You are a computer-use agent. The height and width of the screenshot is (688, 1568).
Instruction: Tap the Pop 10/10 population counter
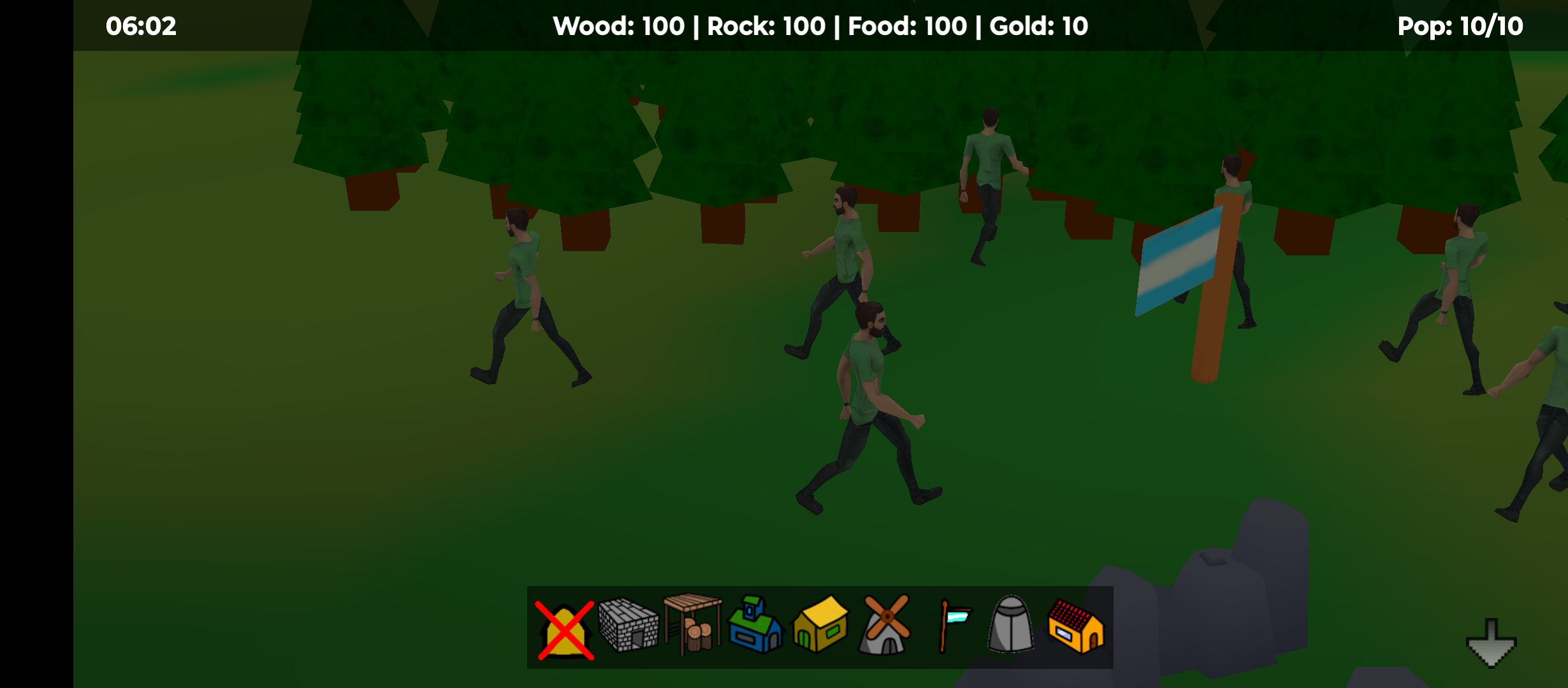click(x=1460, y=25)
